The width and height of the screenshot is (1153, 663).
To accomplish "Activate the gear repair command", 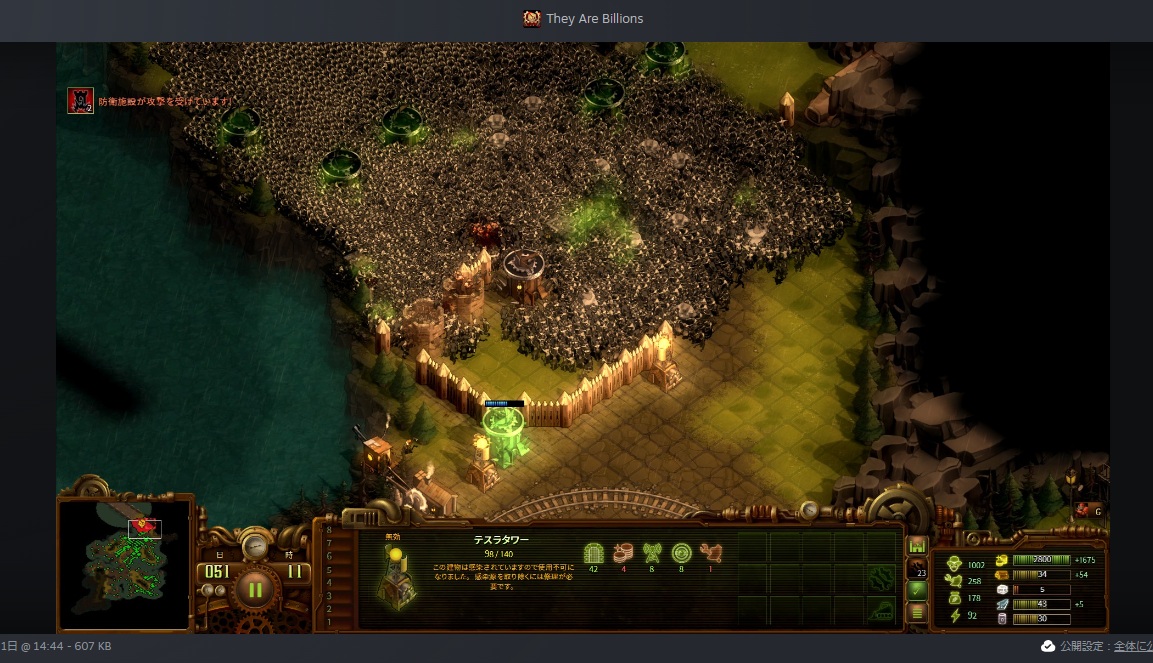I will click(x=881, y=578).
